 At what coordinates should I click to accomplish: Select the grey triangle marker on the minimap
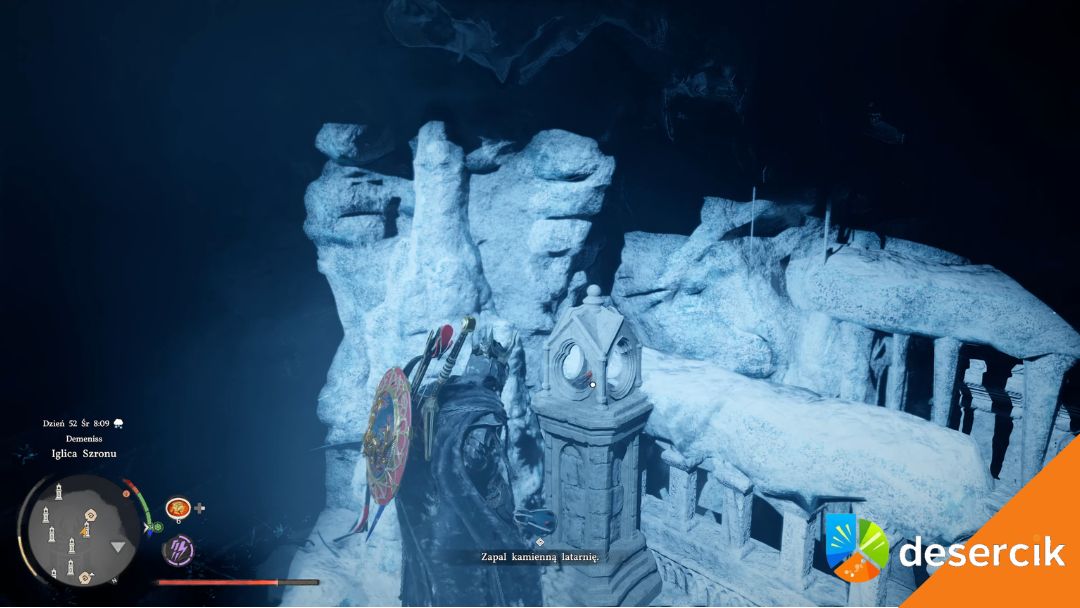(x=118, y=547)
